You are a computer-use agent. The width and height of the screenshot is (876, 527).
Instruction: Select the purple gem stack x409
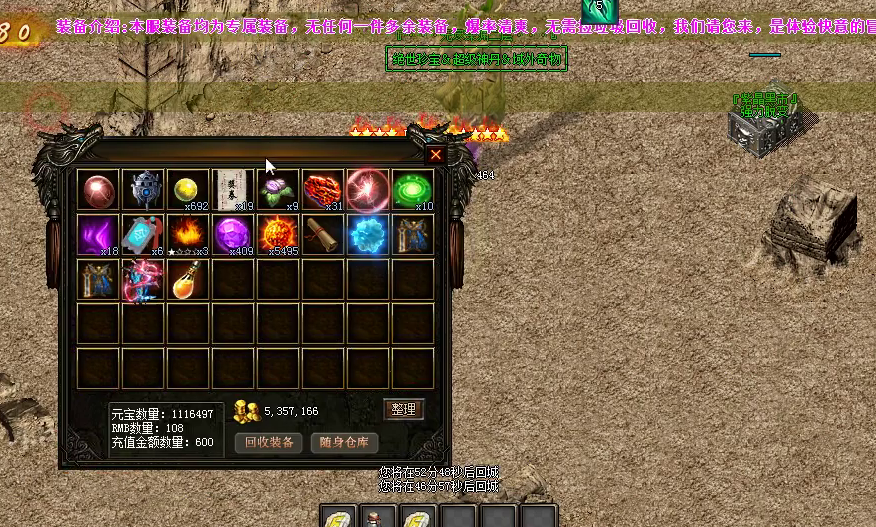[x=233, y=235]
